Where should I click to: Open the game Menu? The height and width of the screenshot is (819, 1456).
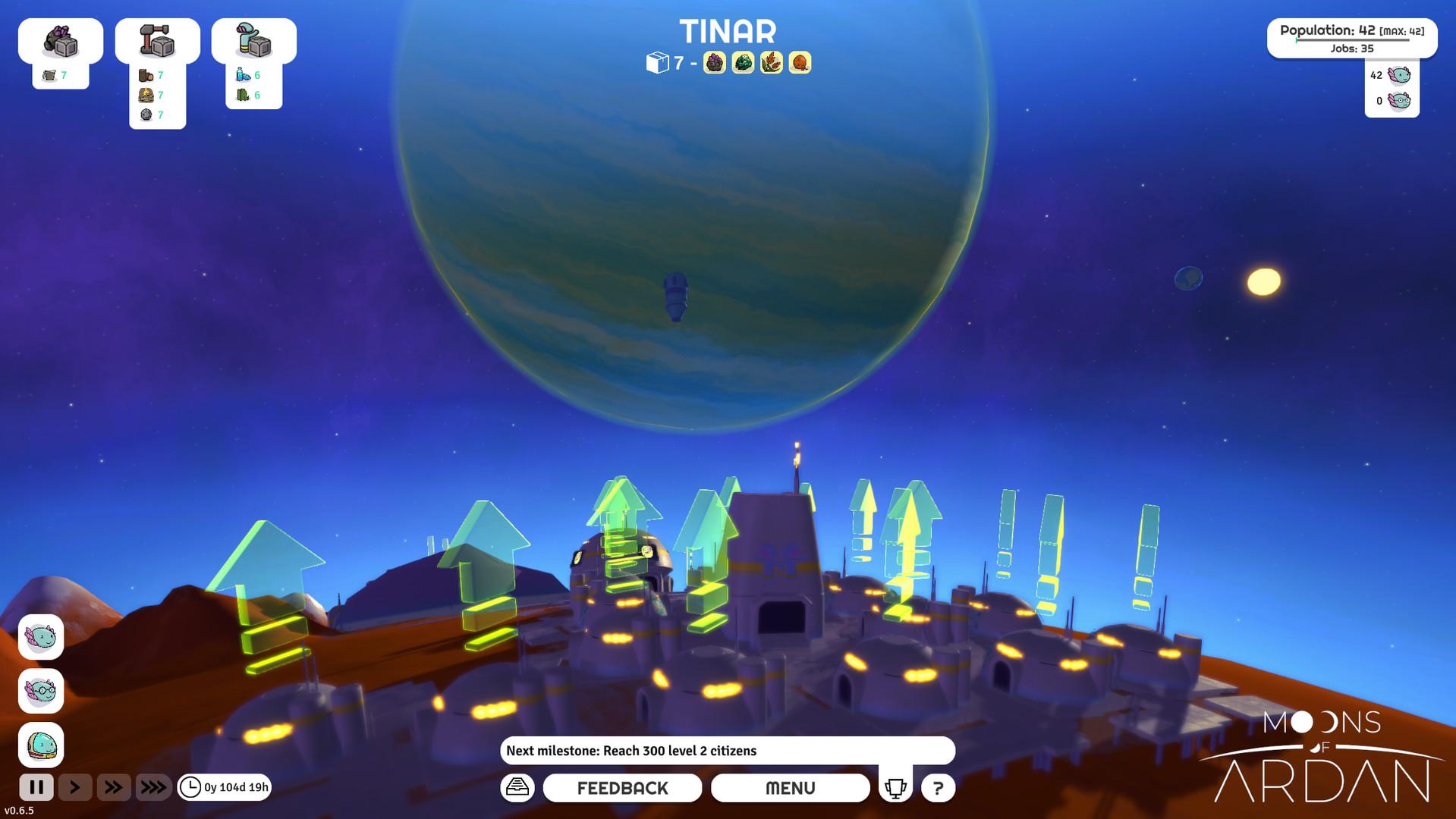(x=790, y=788)
